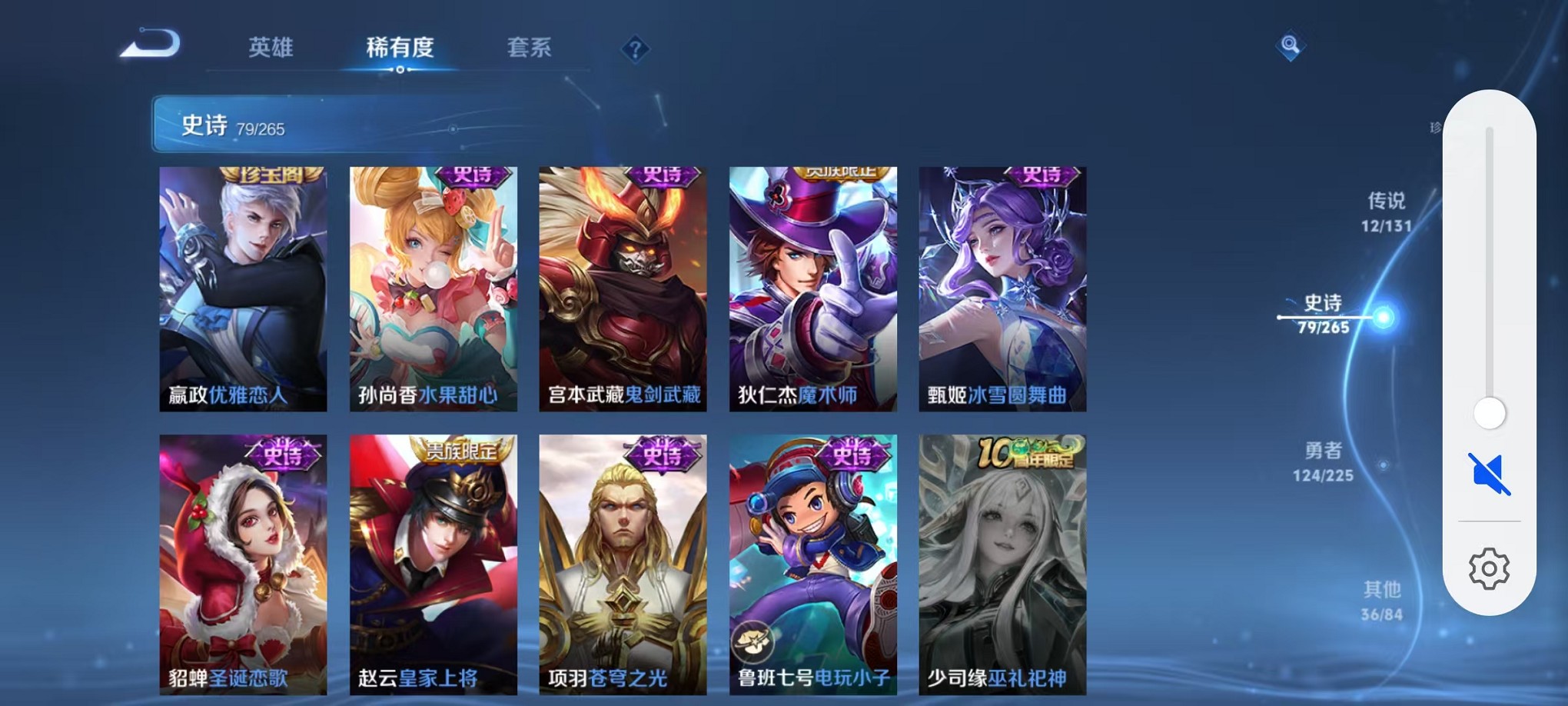Mute audio with the speaker toggle
The image size is (1568, 706).
pyautogui.click(x=1488, y=474)
